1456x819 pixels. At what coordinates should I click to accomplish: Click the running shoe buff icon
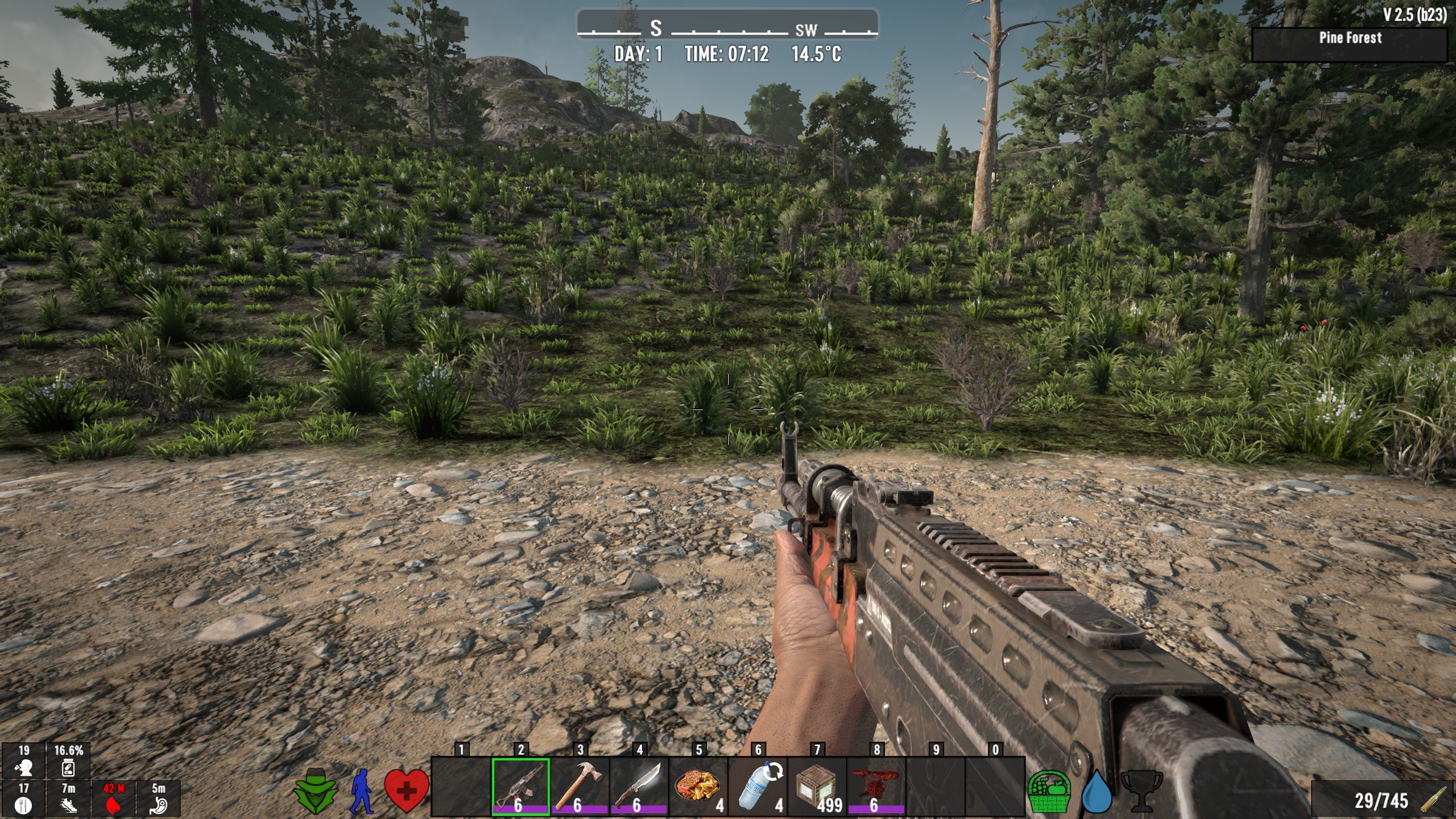[x=68, y=805]
